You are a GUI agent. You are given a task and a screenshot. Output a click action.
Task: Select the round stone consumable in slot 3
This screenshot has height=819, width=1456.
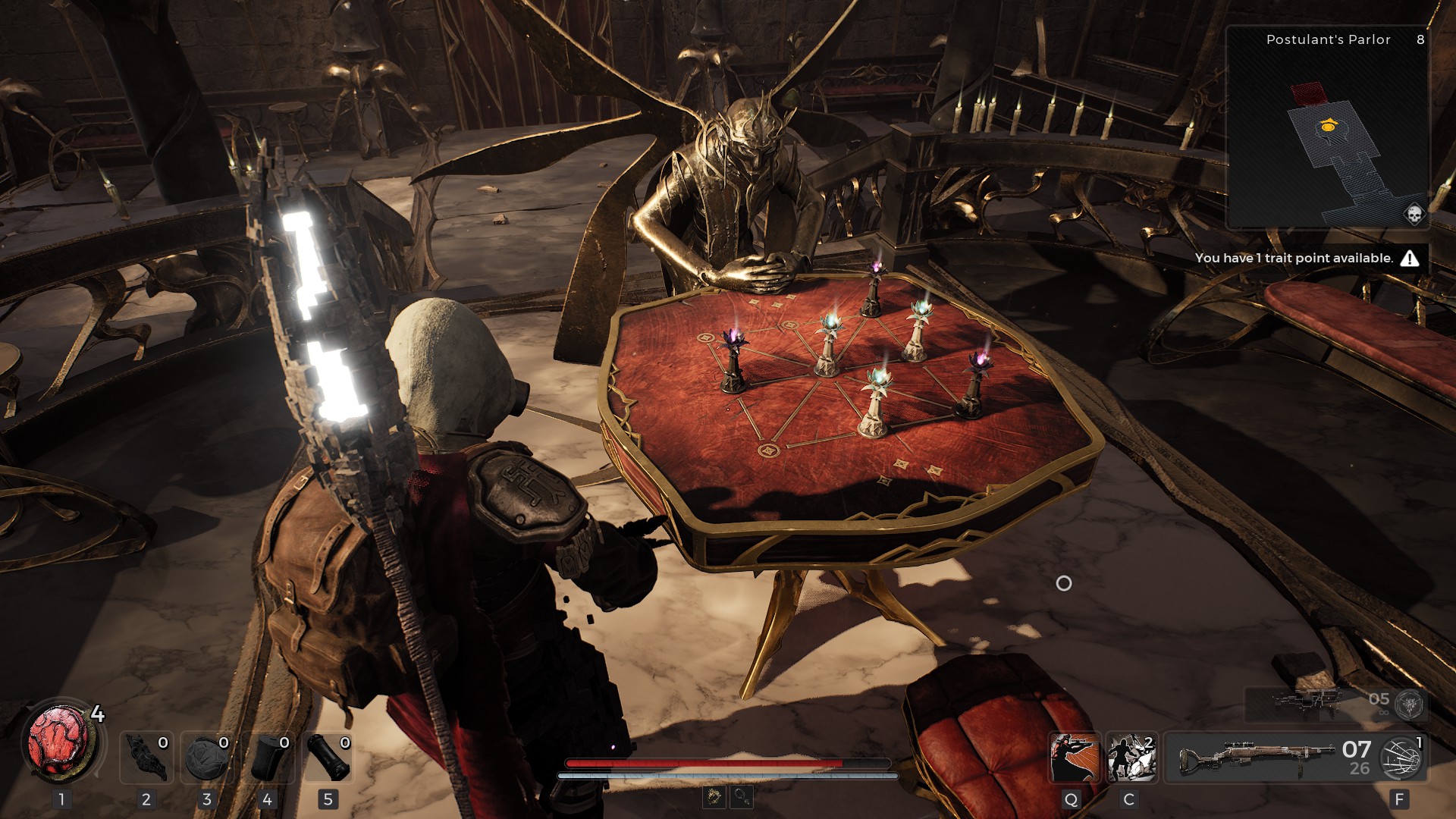207,758
